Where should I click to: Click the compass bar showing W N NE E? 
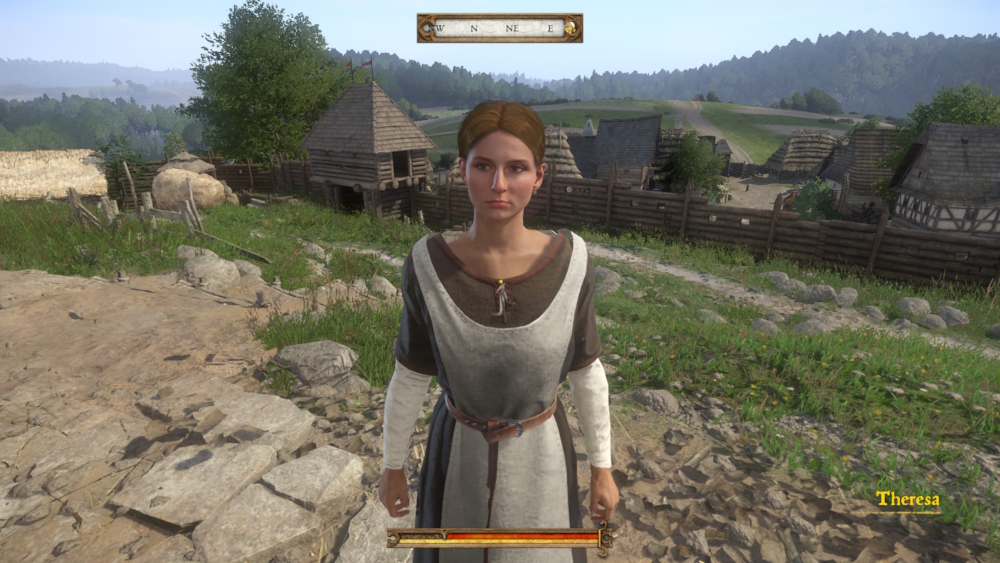click(499, 28)
